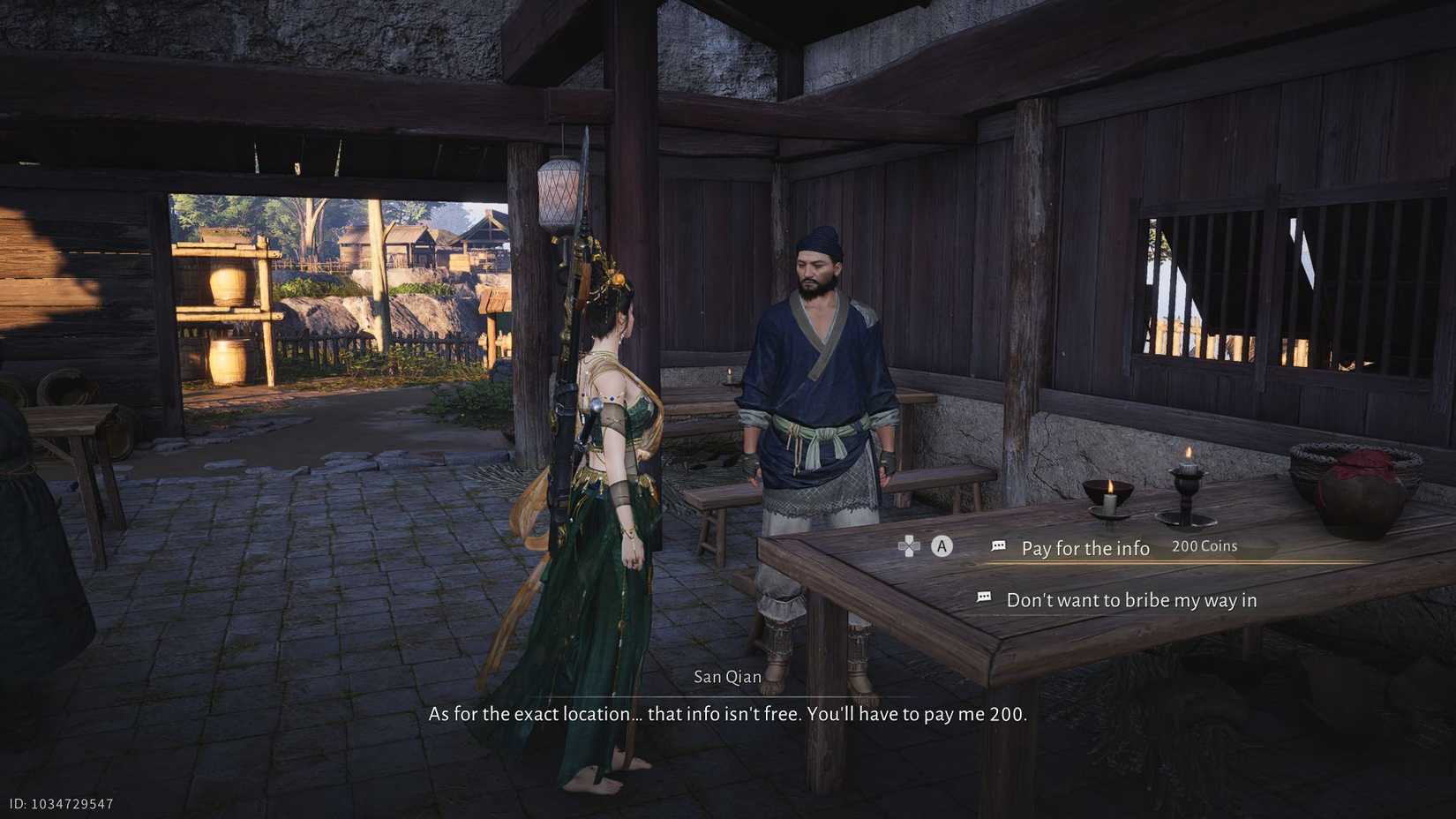Click the candlestick holder beside the candle
The image size is (1456, 819).
pos(1187,490)
